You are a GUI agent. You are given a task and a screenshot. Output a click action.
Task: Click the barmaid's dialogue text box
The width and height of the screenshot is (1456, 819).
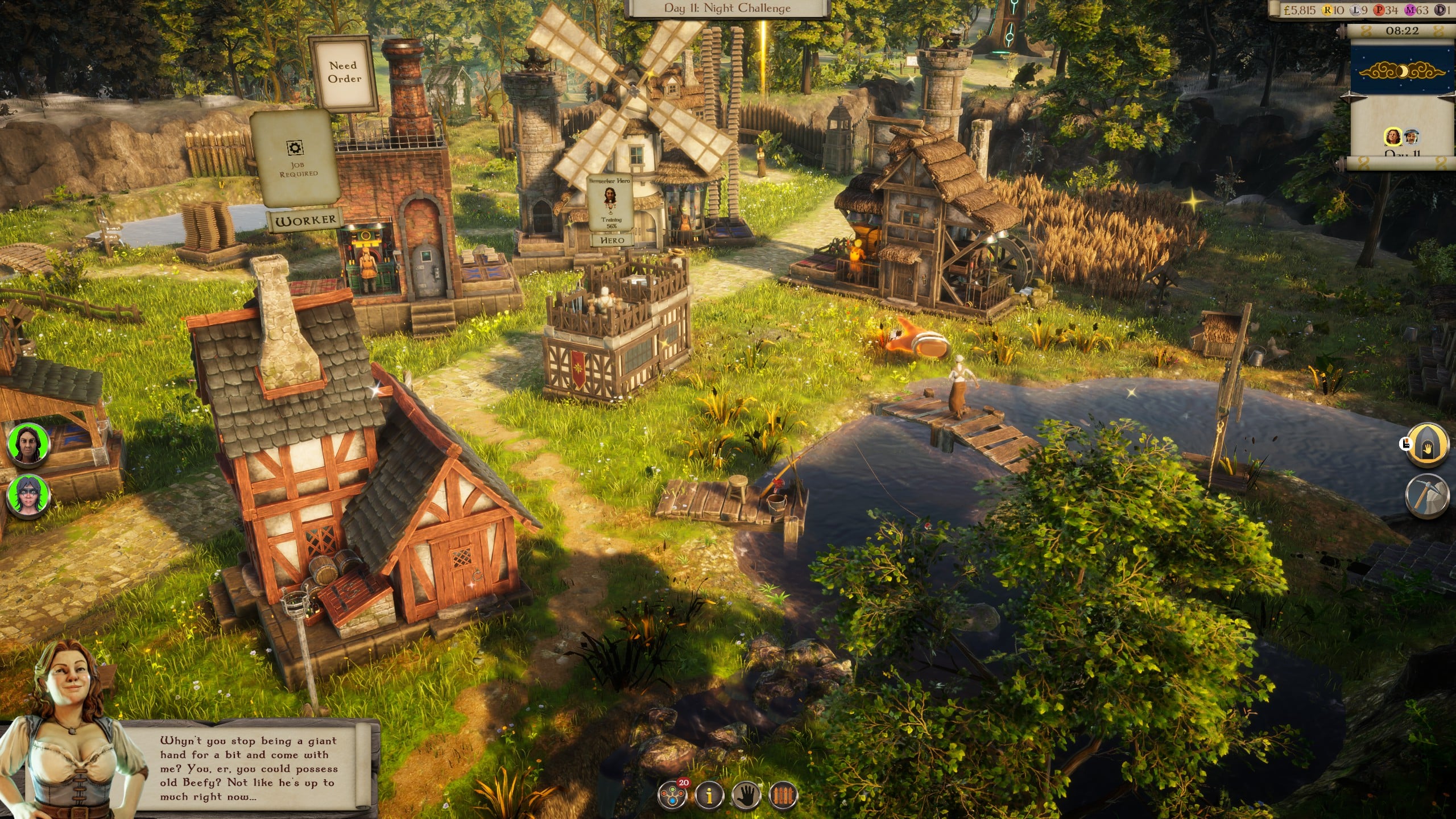249,768
